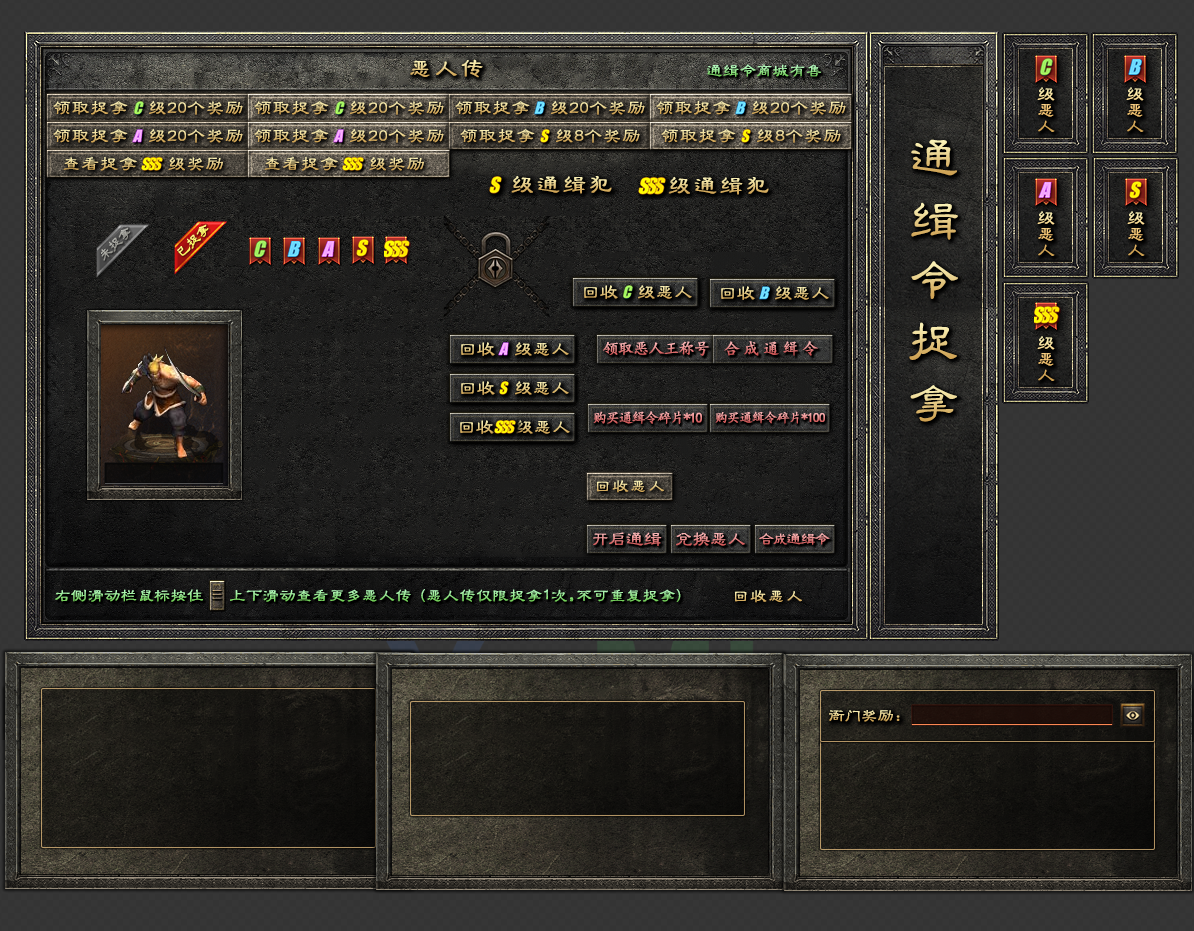Select the 兑换恶人 button
The image size is (1194, 931).
(710, 539)
